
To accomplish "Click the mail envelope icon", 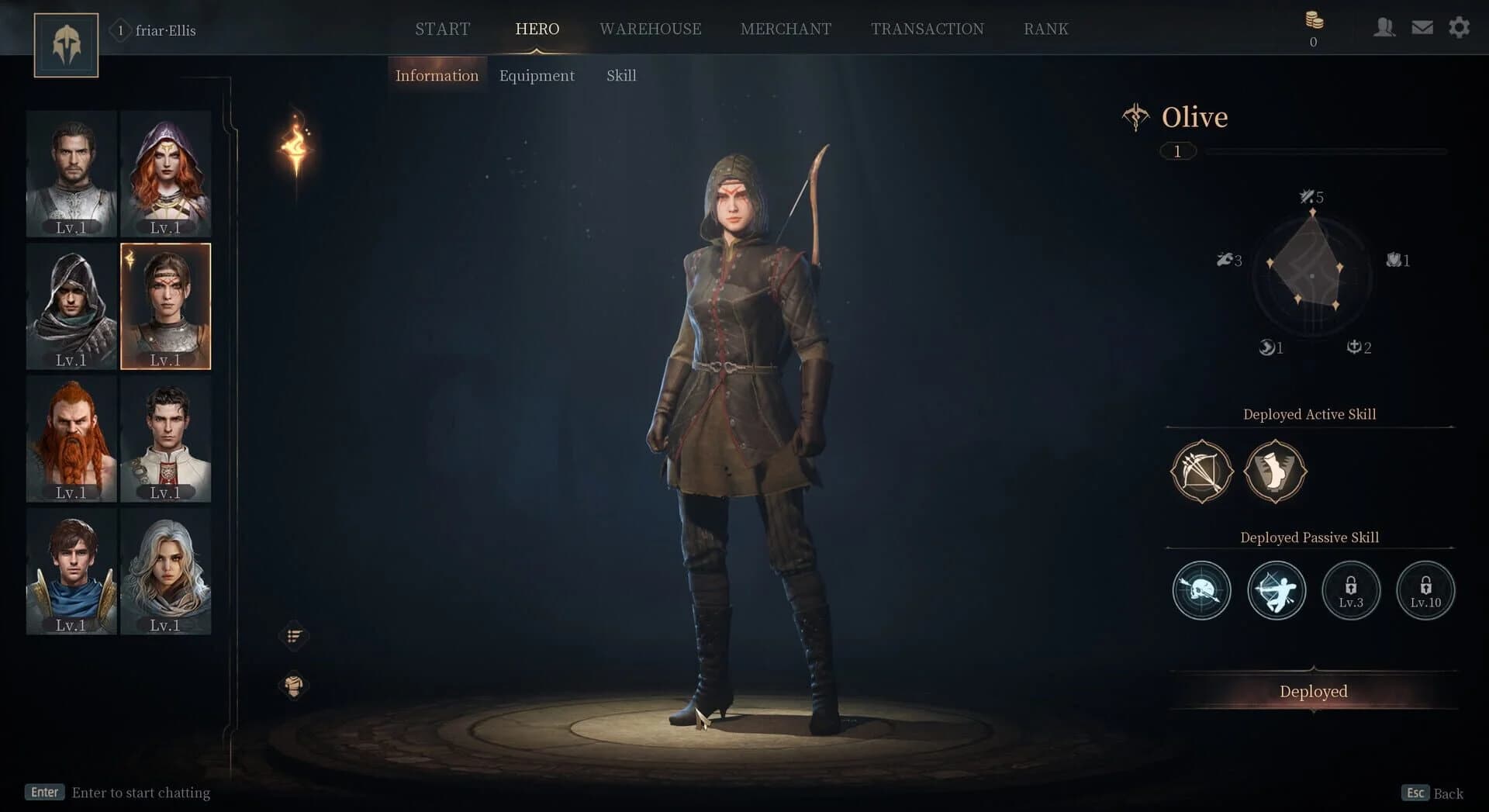I will point(1422,26).
